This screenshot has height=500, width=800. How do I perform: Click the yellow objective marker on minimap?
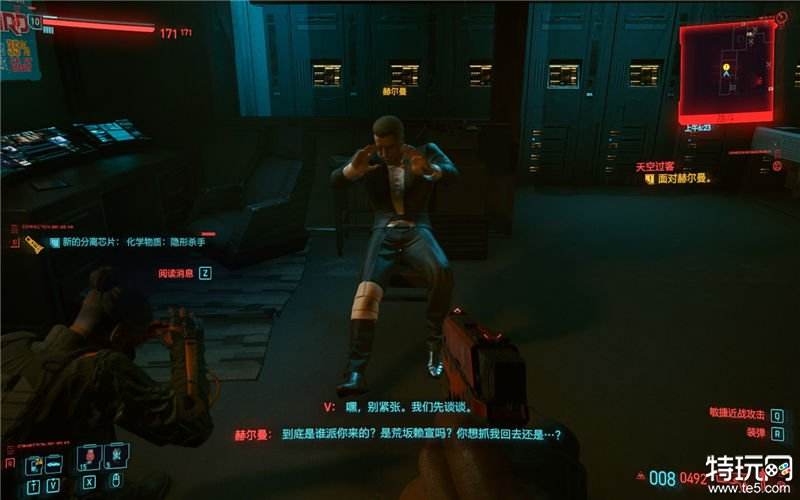[727, 68]
